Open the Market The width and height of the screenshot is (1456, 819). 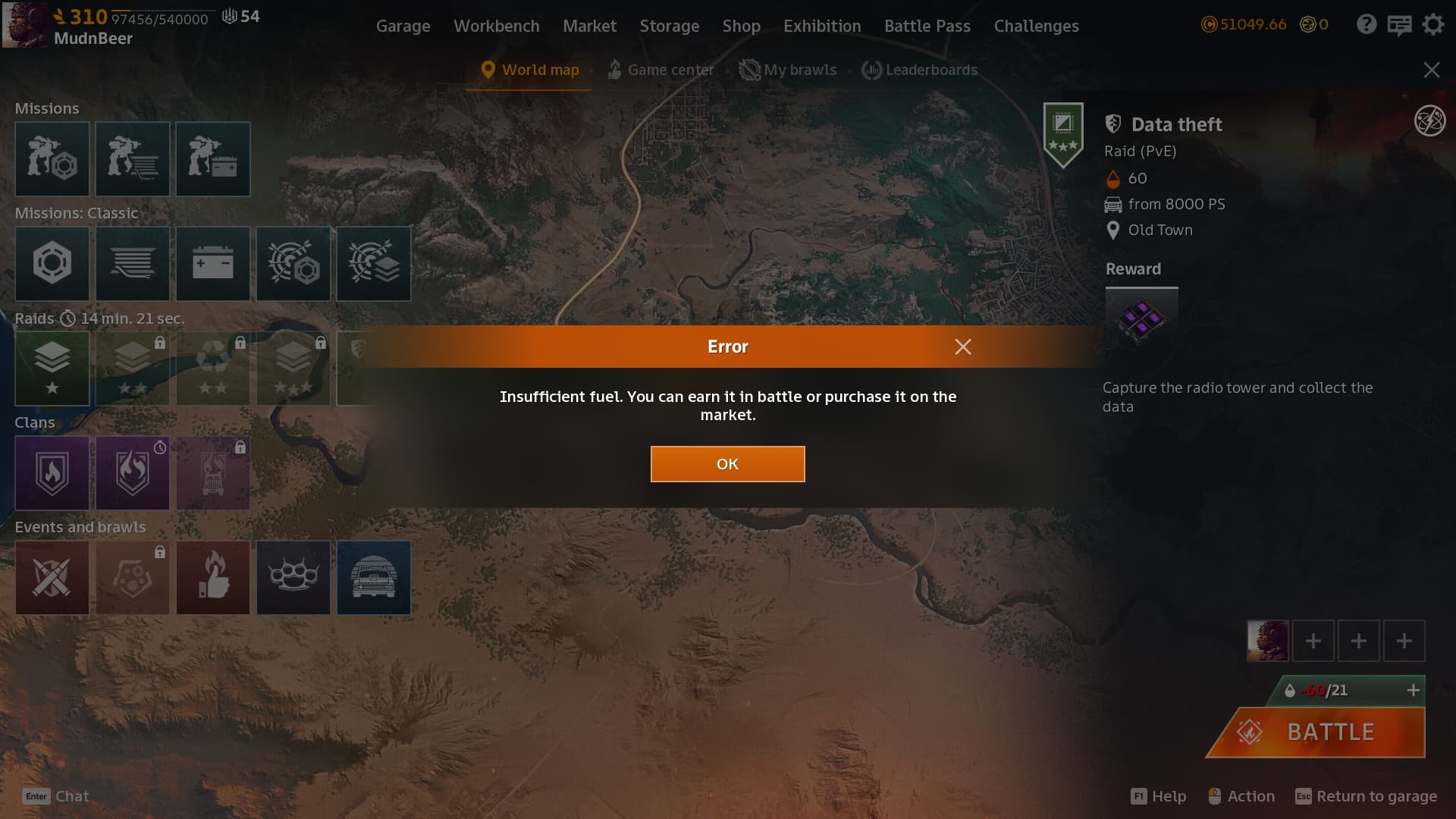[589, 26]
